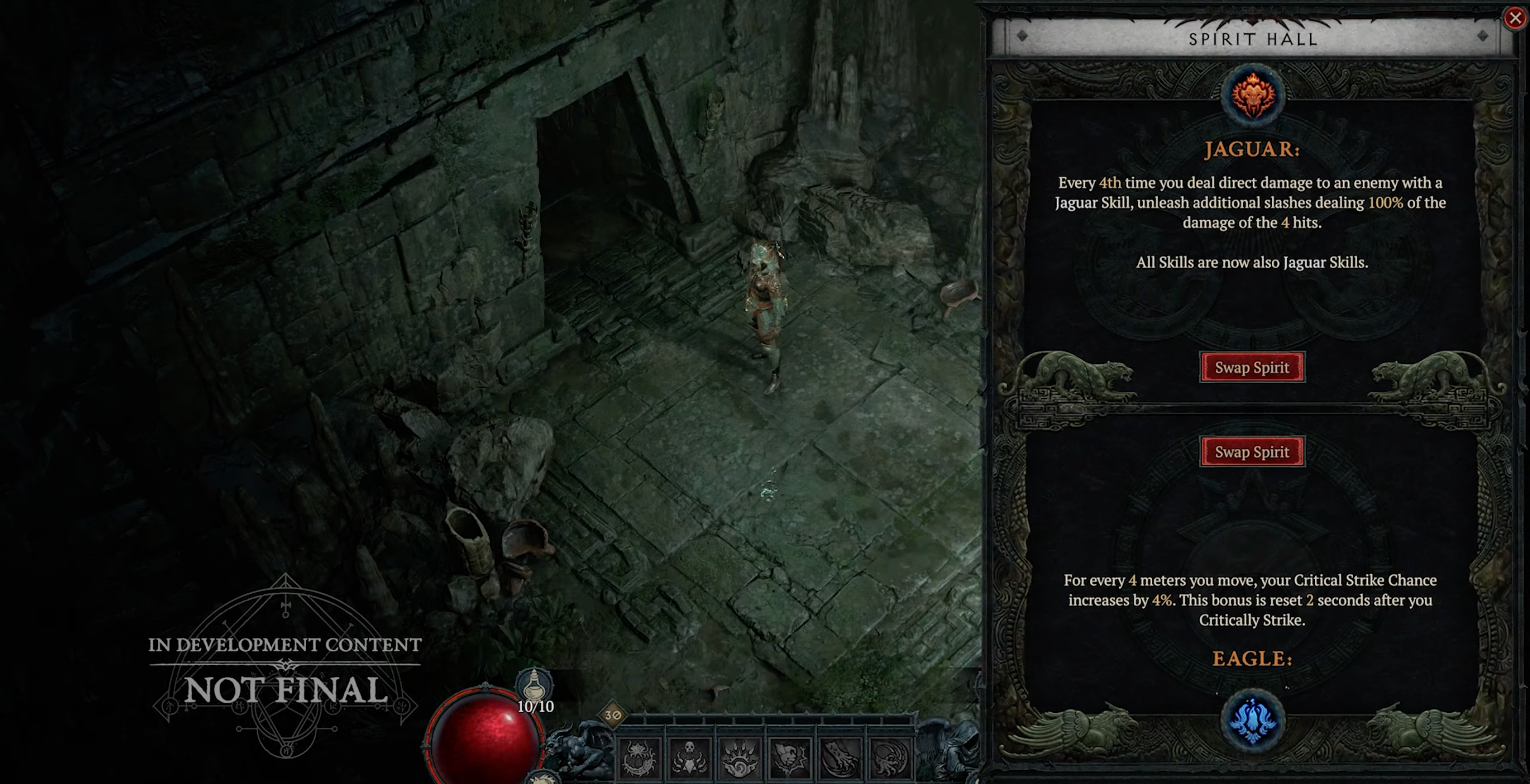
Task: Close the Spirit Hall panel
Action: (x=1515, y=19)
